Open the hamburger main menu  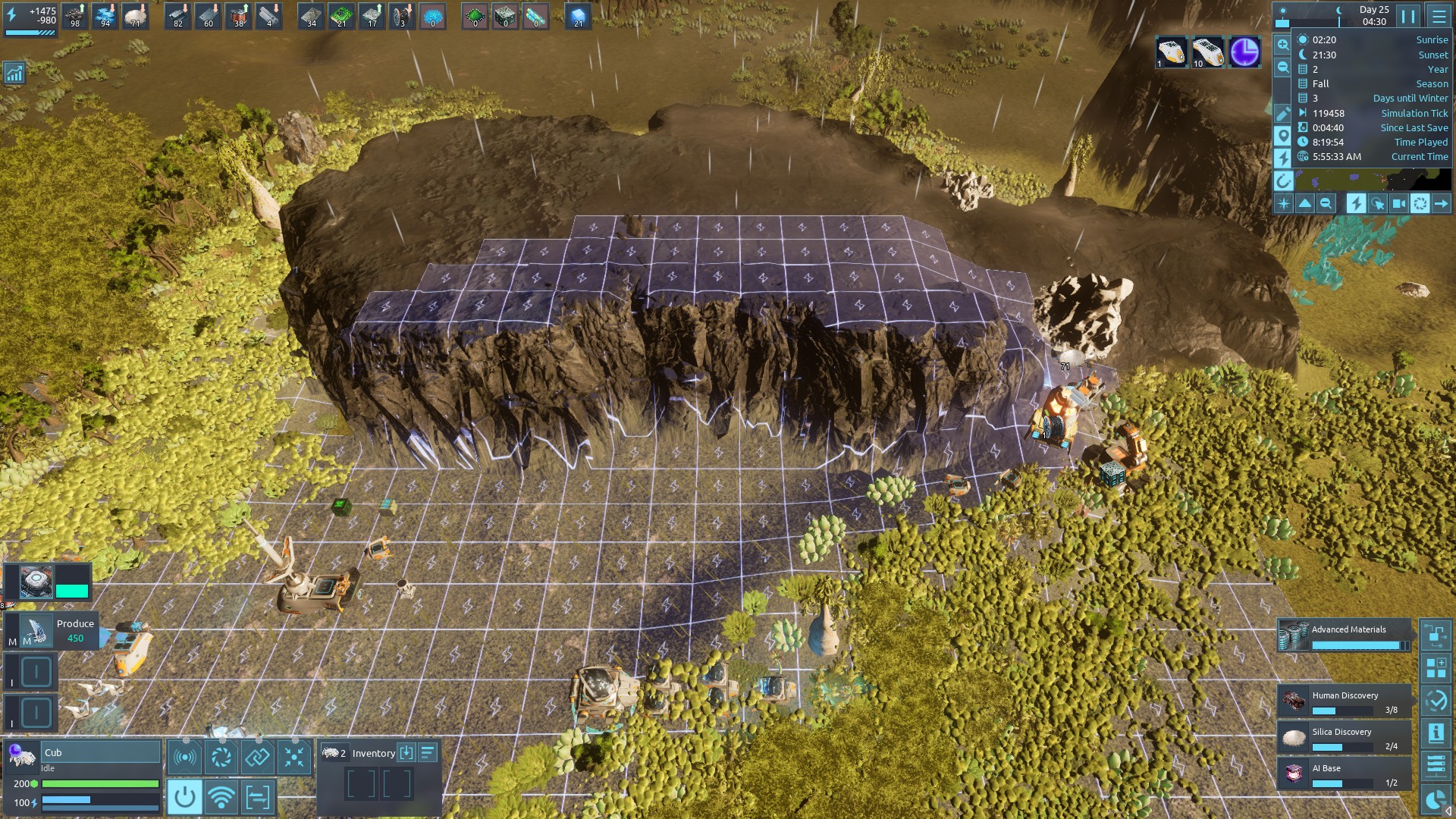coord(1439,16)
